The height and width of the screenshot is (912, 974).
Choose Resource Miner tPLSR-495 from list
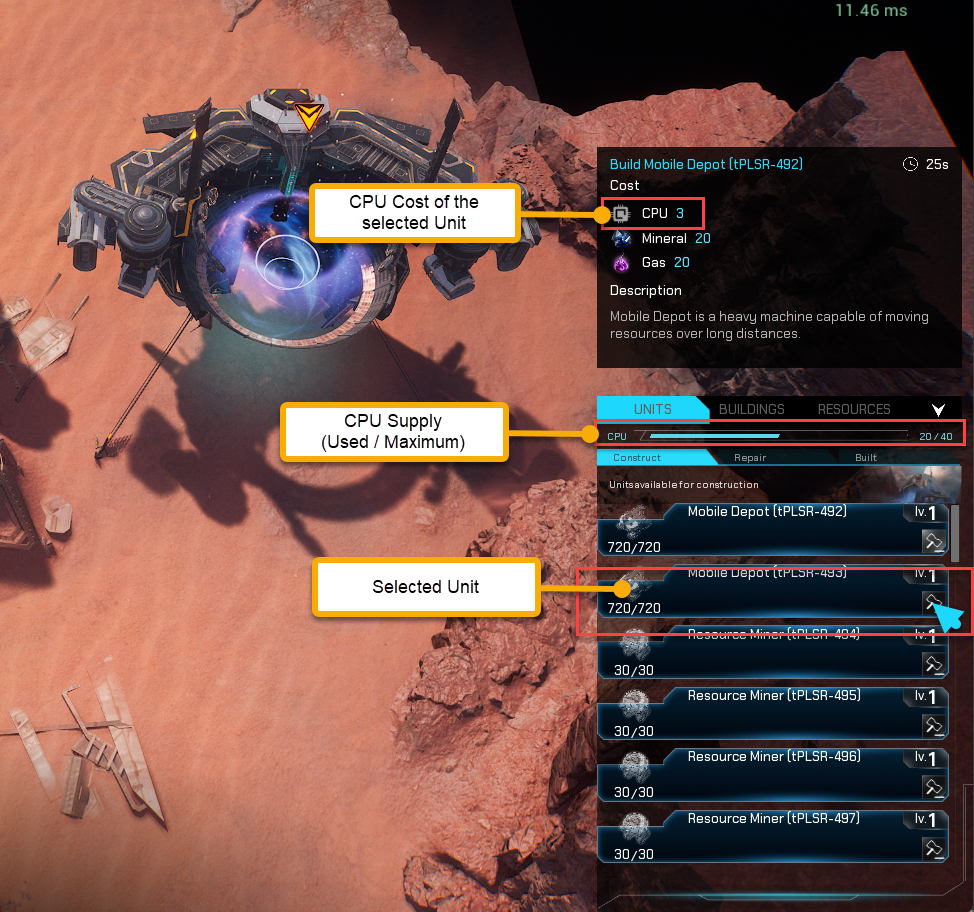click(766, 712)
